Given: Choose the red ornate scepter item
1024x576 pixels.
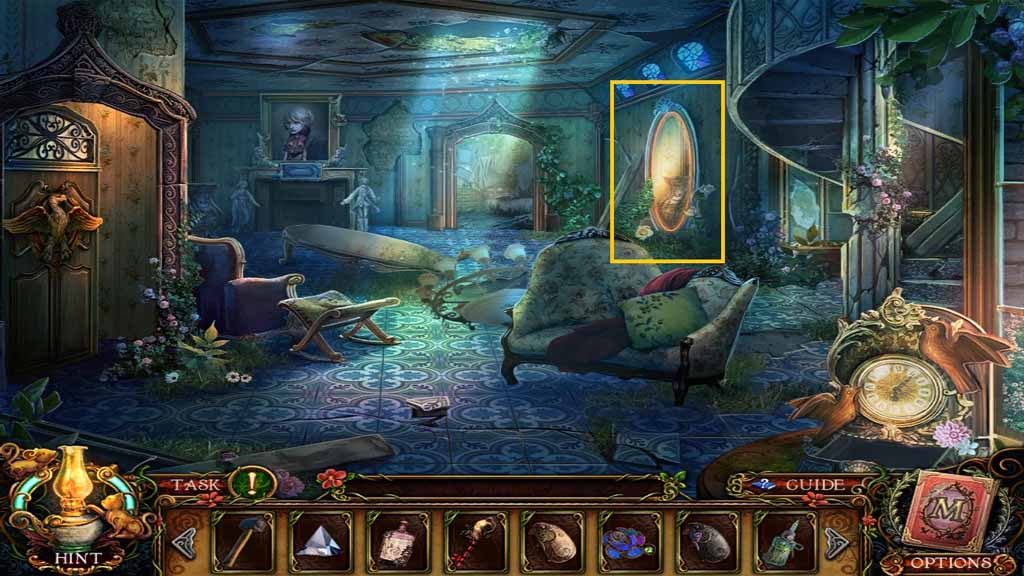Looking at the screenshot, I should point(474,542).
